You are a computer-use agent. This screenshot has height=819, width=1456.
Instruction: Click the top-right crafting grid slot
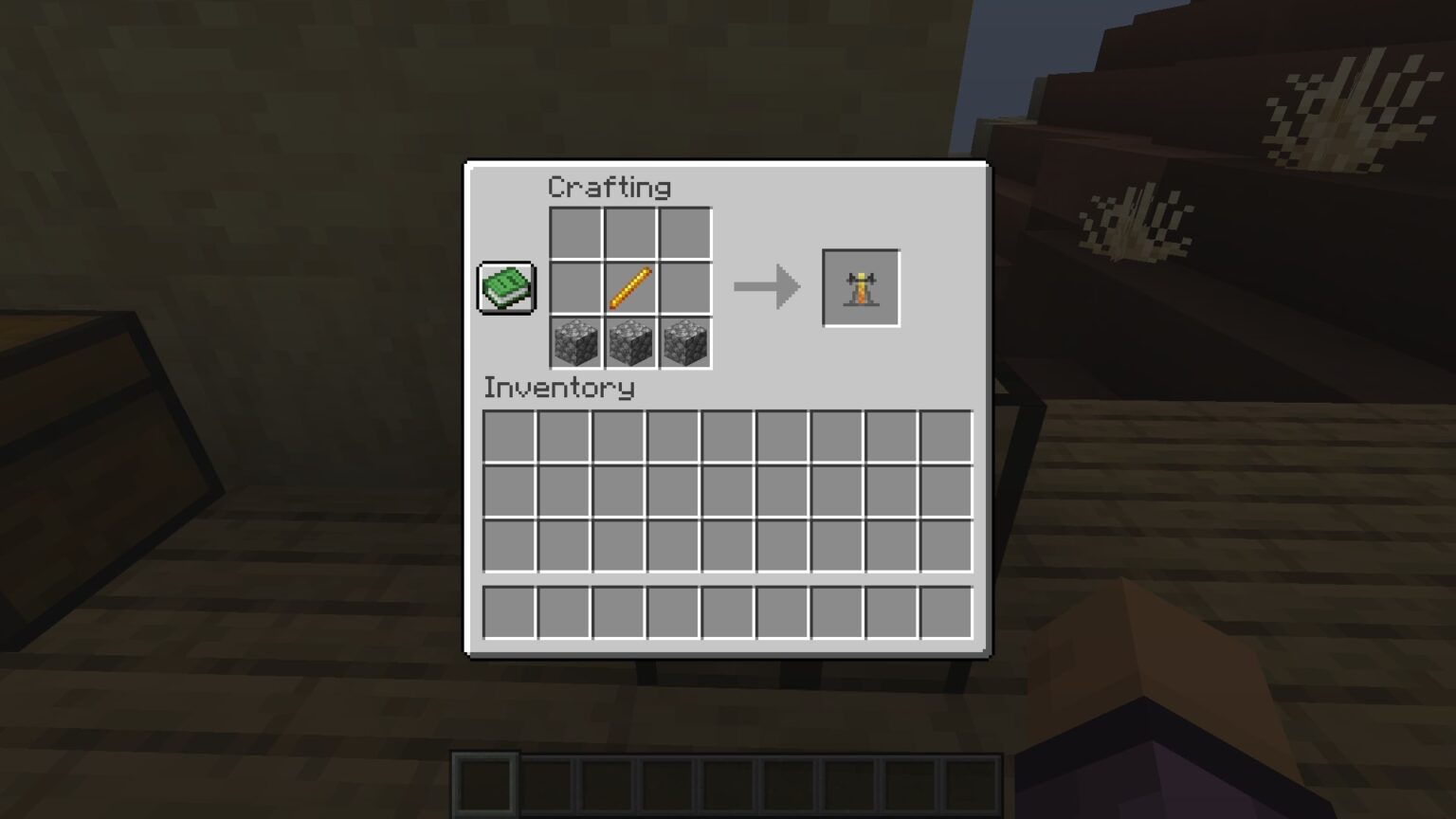tap(682, 234)
